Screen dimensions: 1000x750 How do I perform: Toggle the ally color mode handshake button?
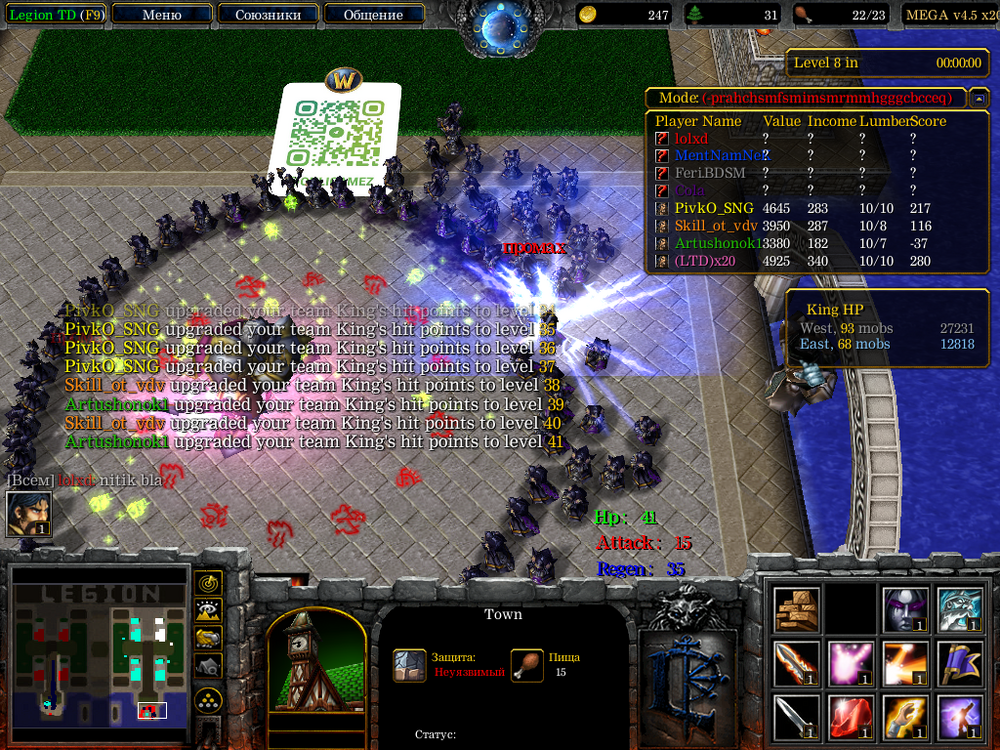(x=208, y=637)
